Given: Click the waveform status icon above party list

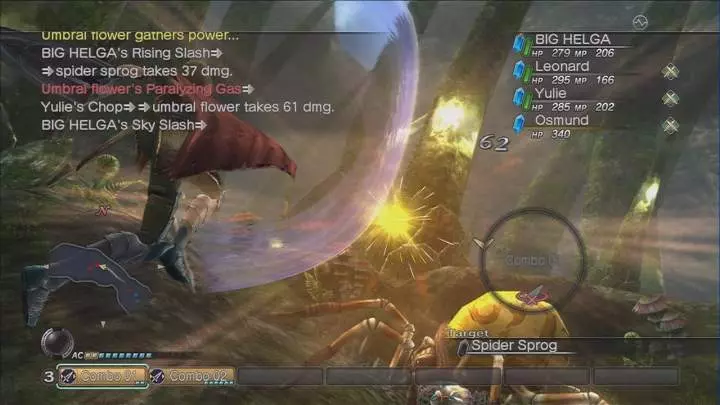Looking at the screenshot, I should 640,20.
